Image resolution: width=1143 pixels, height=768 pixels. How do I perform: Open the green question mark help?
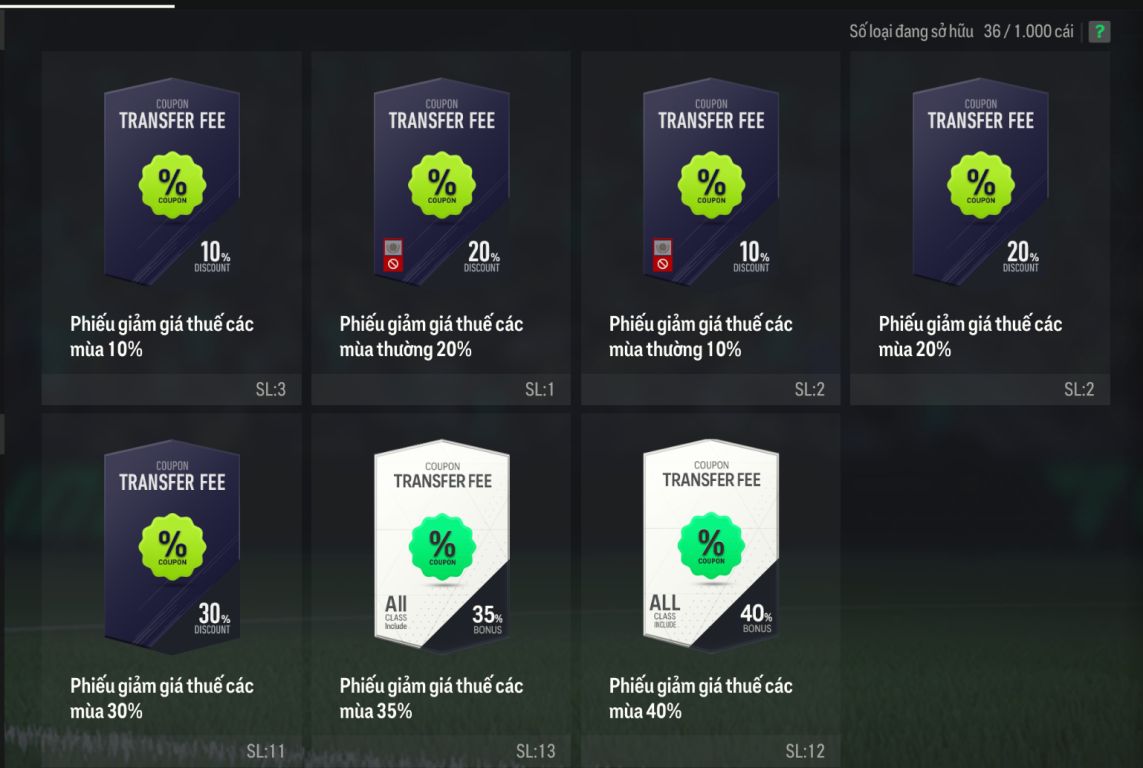pyautogui.click(x=1099, y=32)
